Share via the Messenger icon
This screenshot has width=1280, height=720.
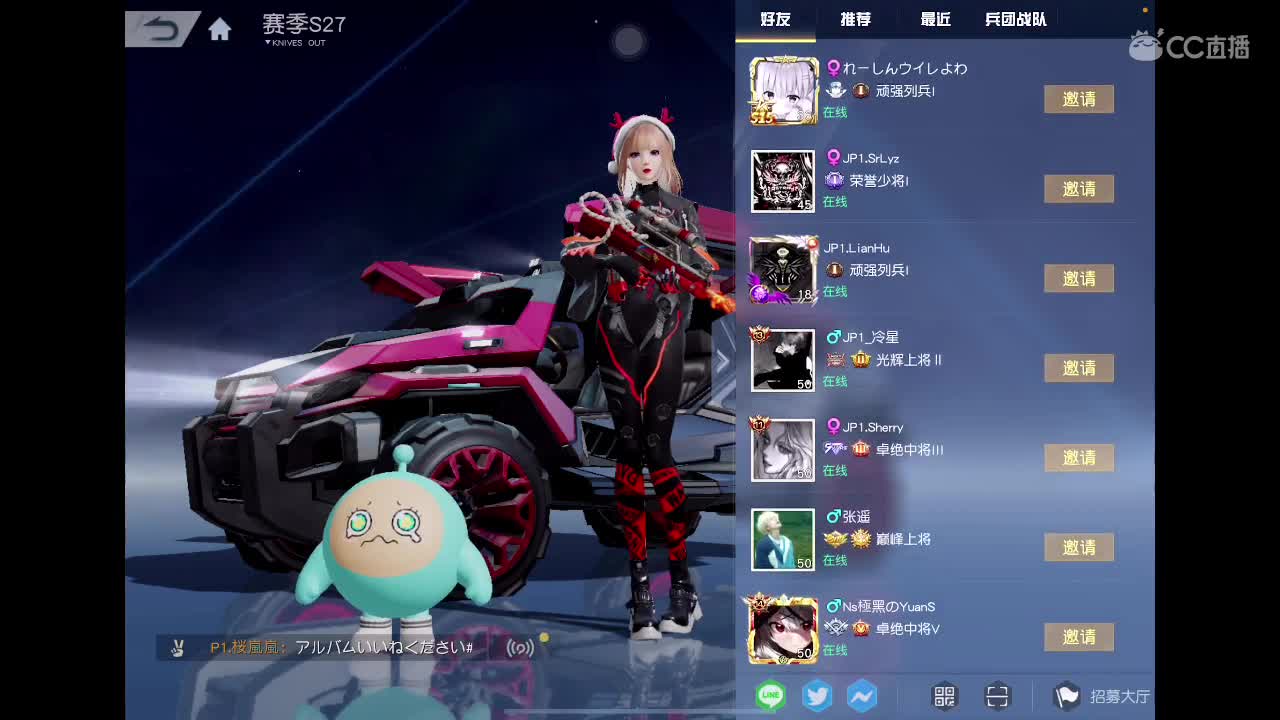click(861, 695)
